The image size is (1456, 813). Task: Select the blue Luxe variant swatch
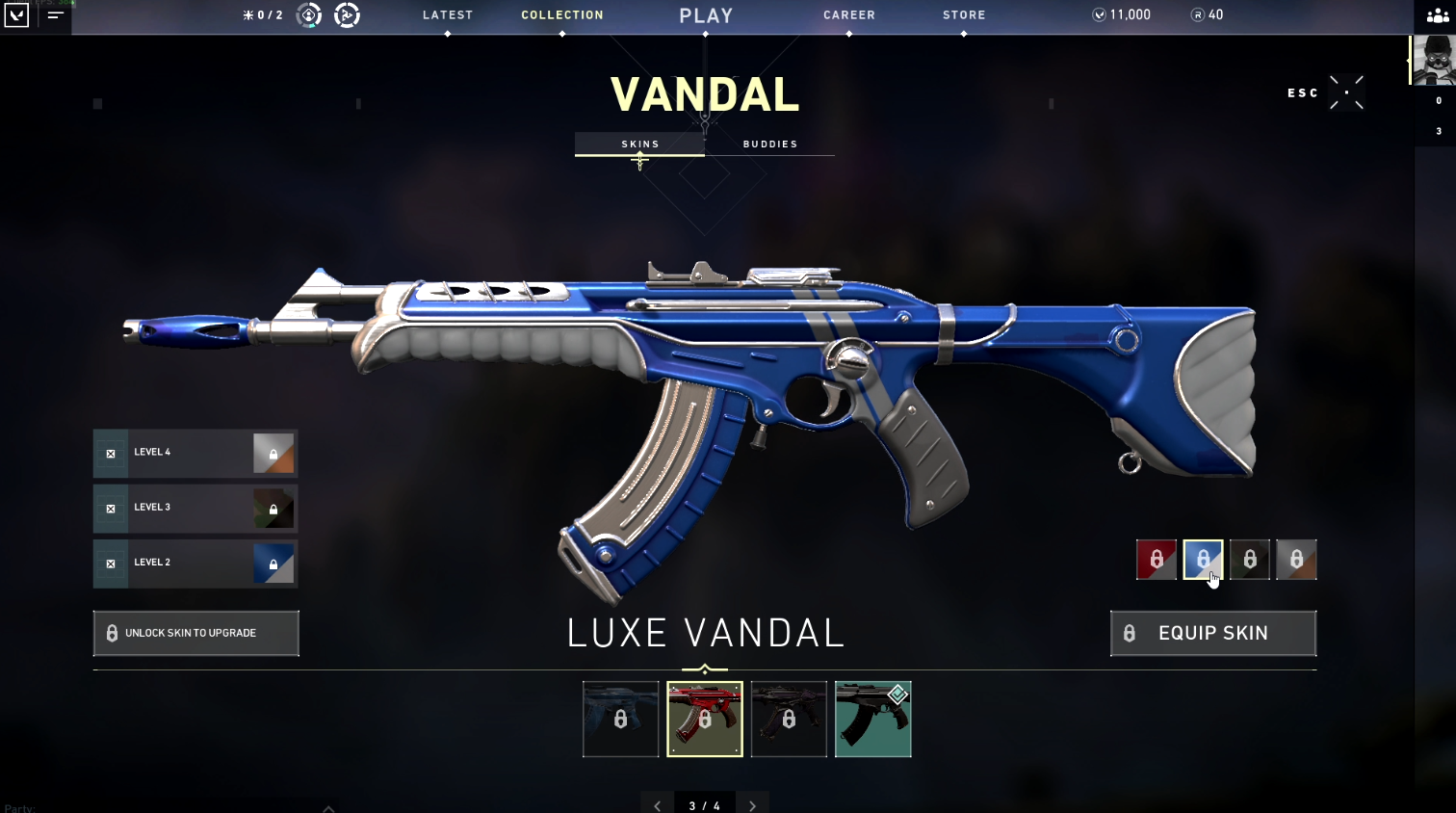[1203, 560]
